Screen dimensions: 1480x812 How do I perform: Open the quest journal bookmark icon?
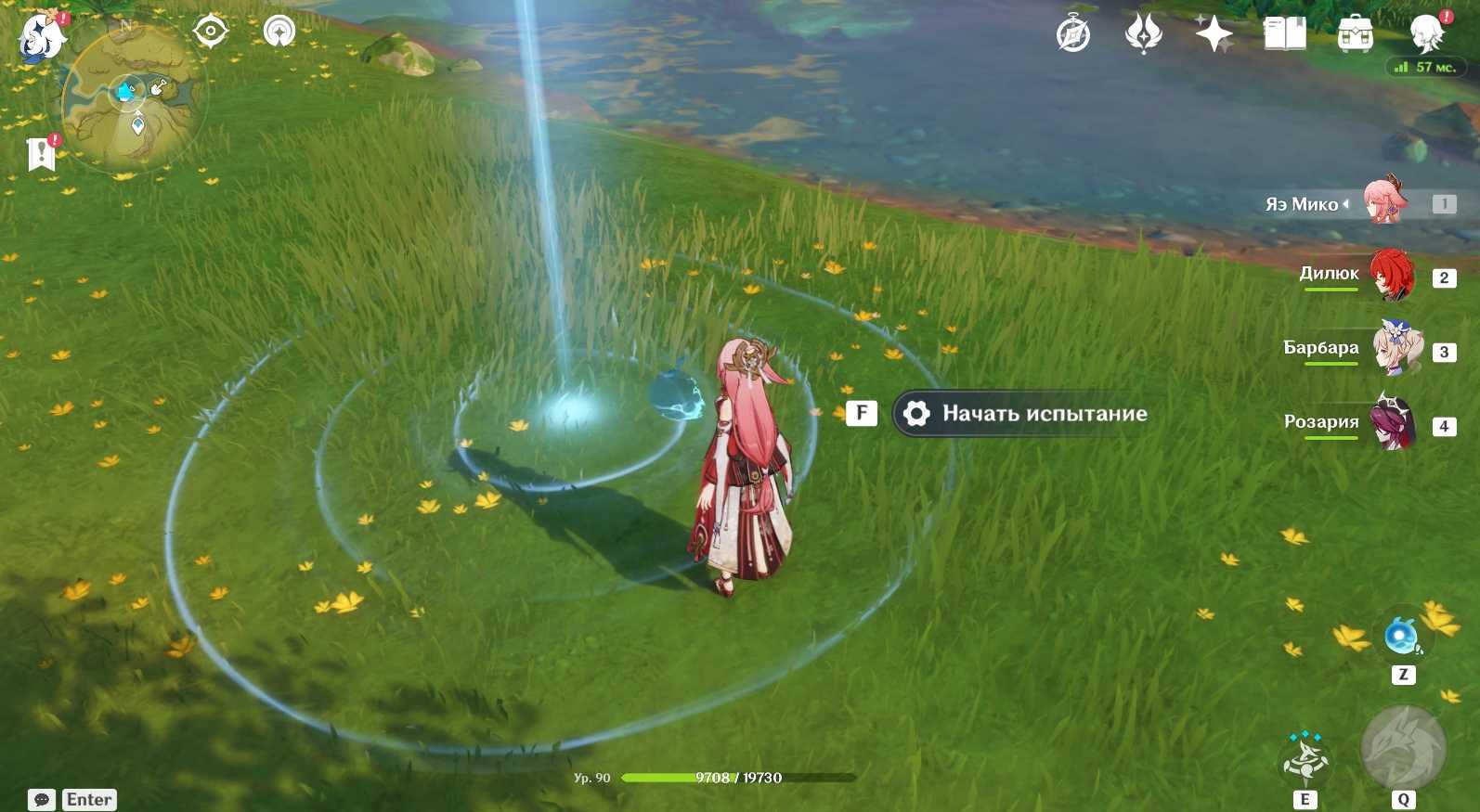(x=42, y=154)
